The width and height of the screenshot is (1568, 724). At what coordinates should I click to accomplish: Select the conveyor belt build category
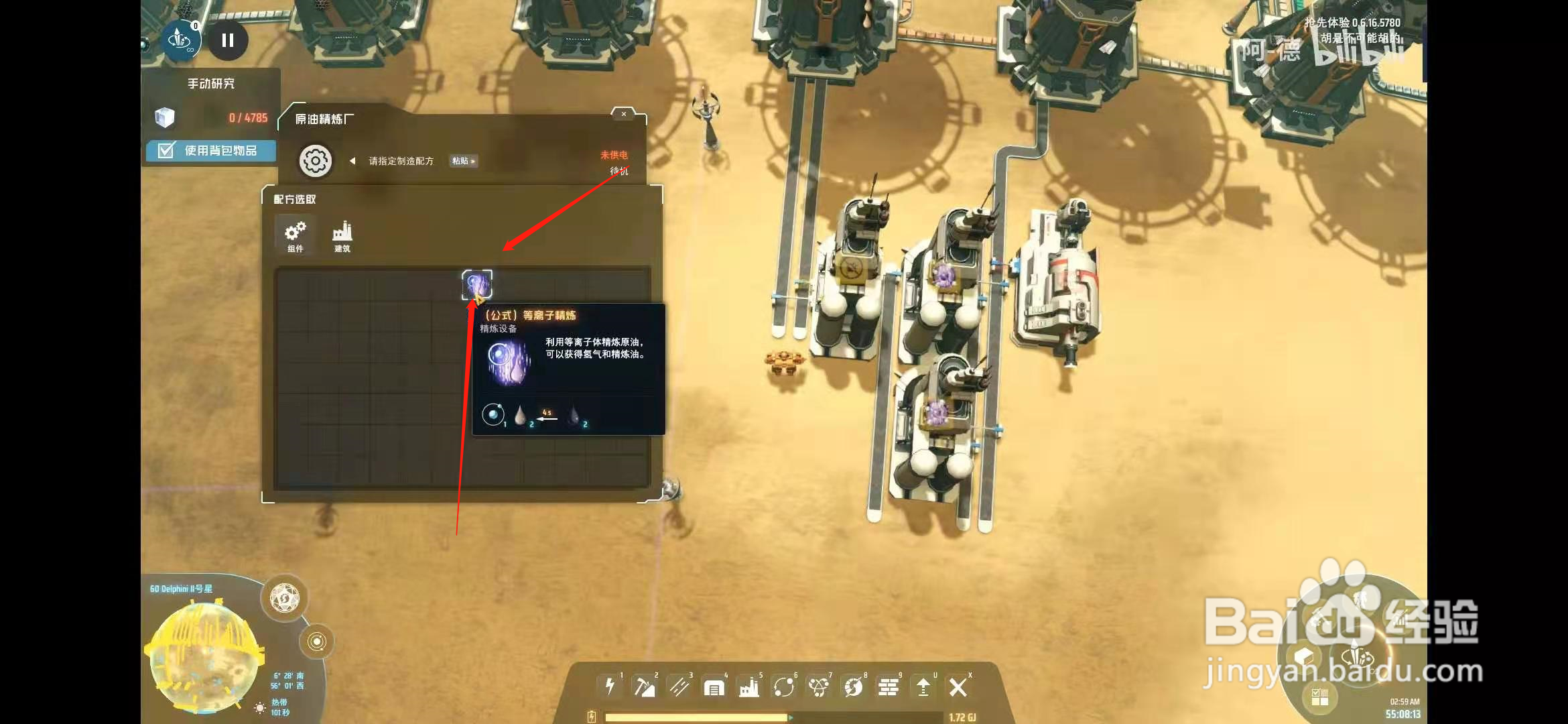coord(679,686)
